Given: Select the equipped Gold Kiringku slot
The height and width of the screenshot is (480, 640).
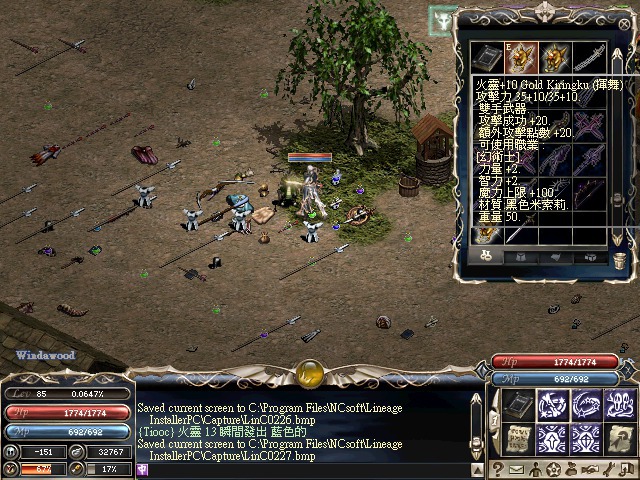Looking at the screenshot, I should 523,57.
